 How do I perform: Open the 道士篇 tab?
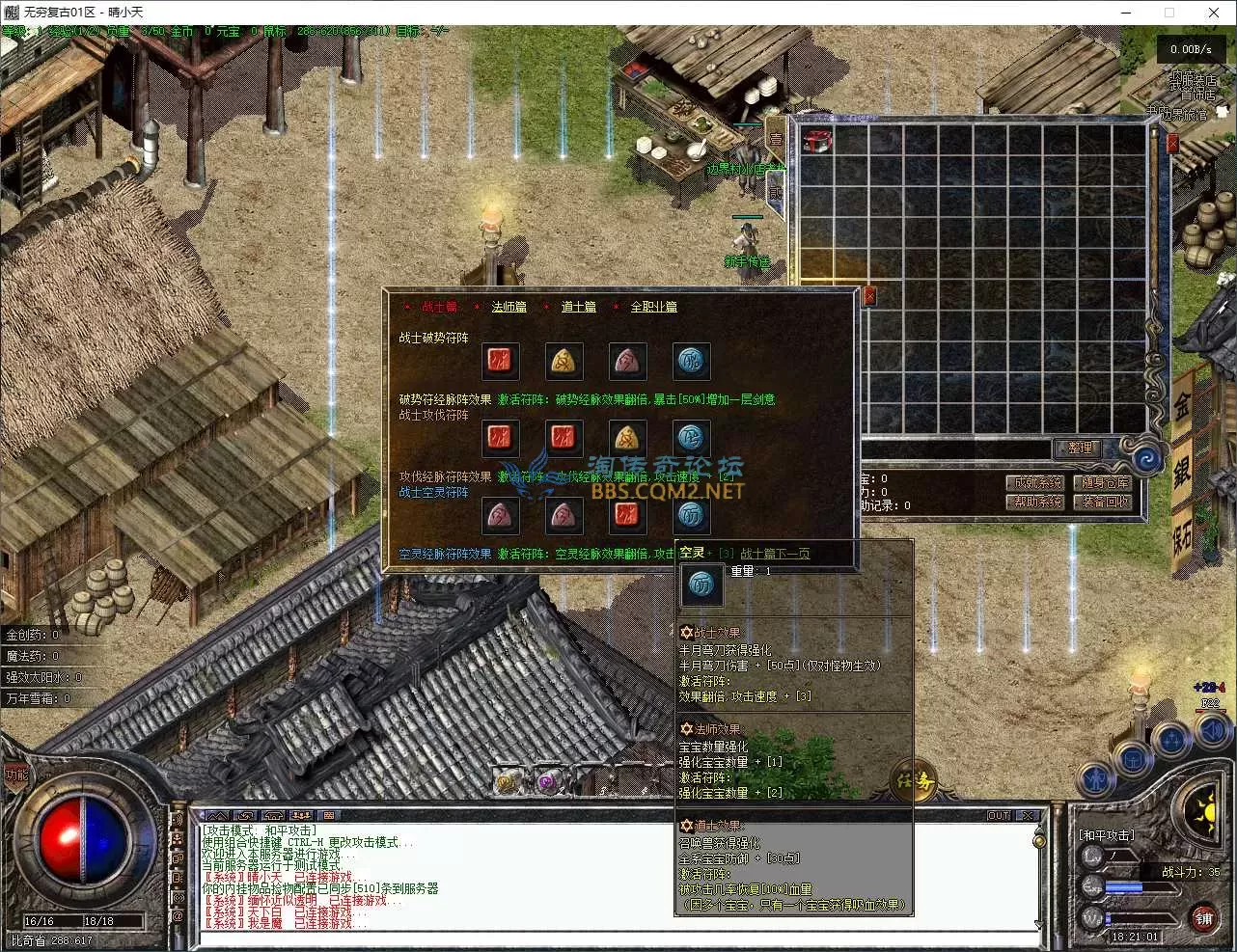click(x=579, y=307)
